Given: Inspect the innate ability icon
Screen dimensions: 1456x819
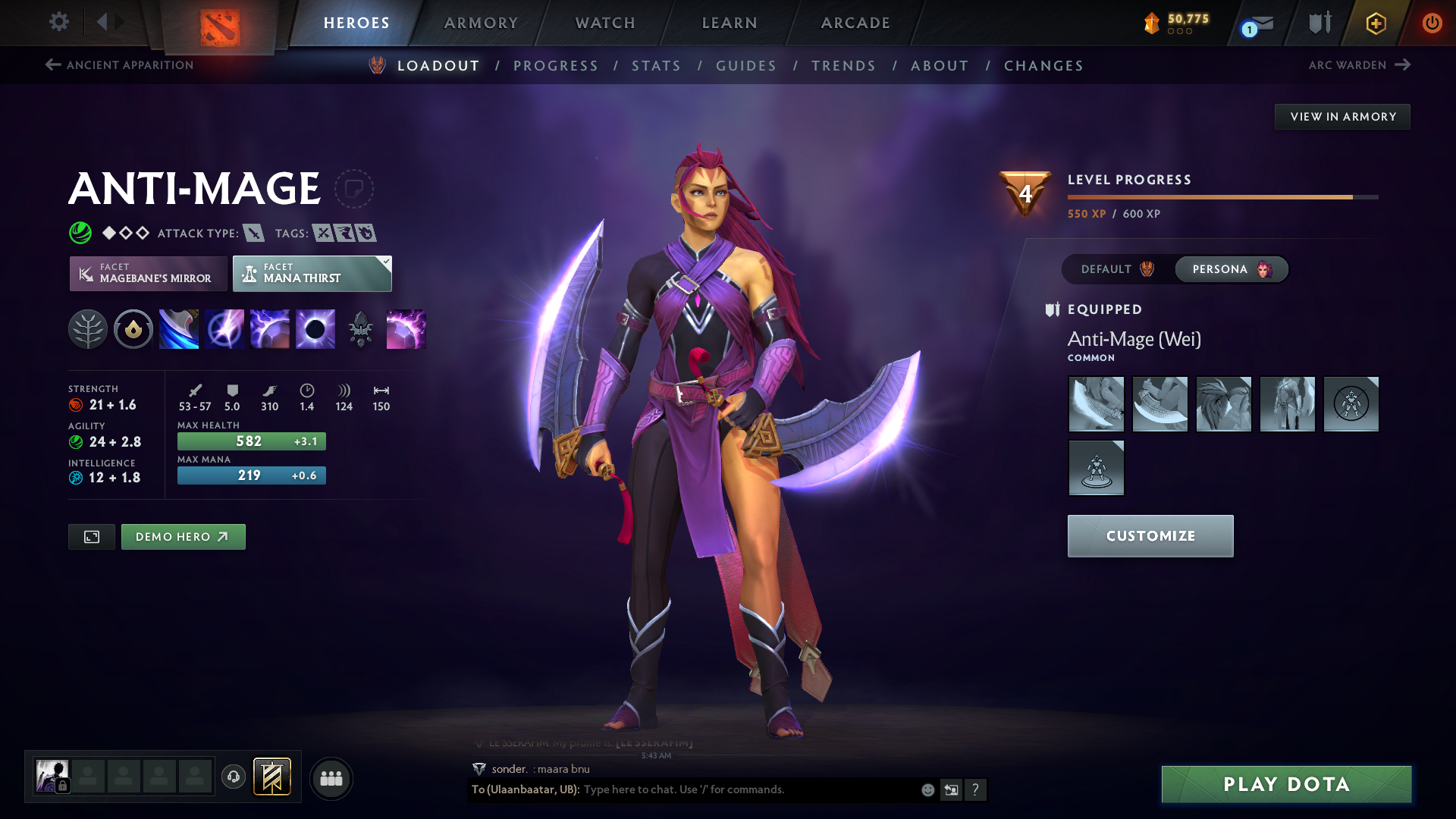Looking at the screenshot, I should click(133, 329).
